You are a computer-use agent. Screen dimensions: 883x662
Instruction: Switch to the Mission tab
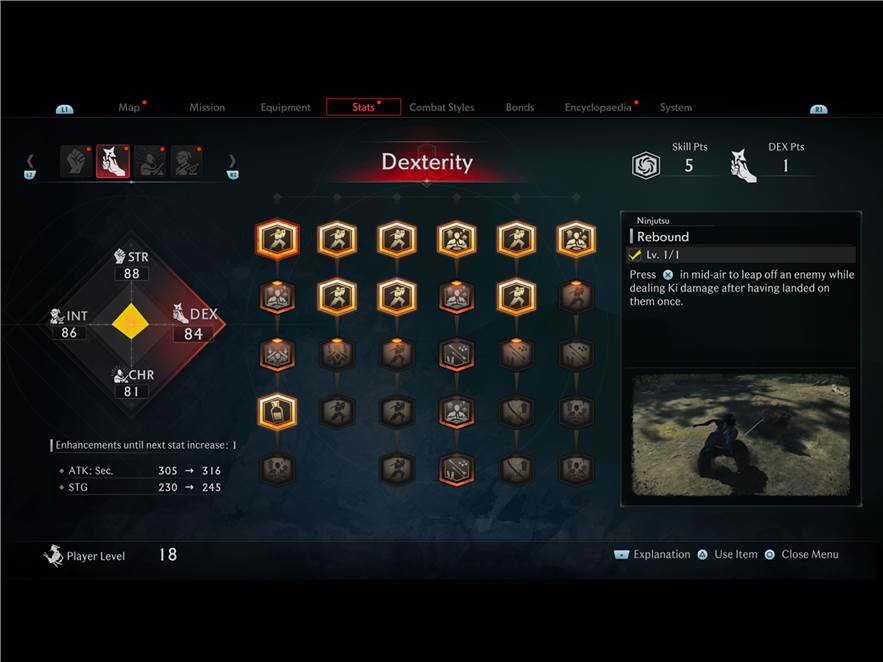coord(207,107)
